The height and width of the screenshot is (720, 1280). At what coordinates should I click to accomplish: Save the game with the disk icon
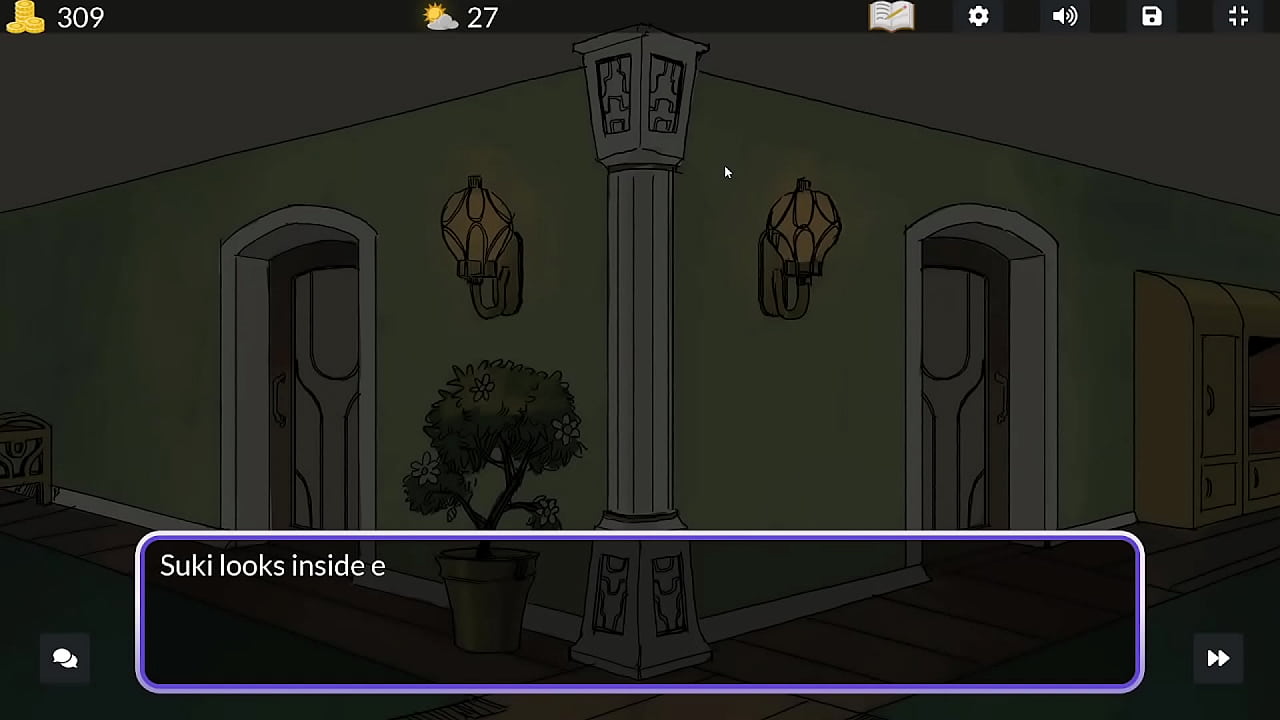point(1151,17)
